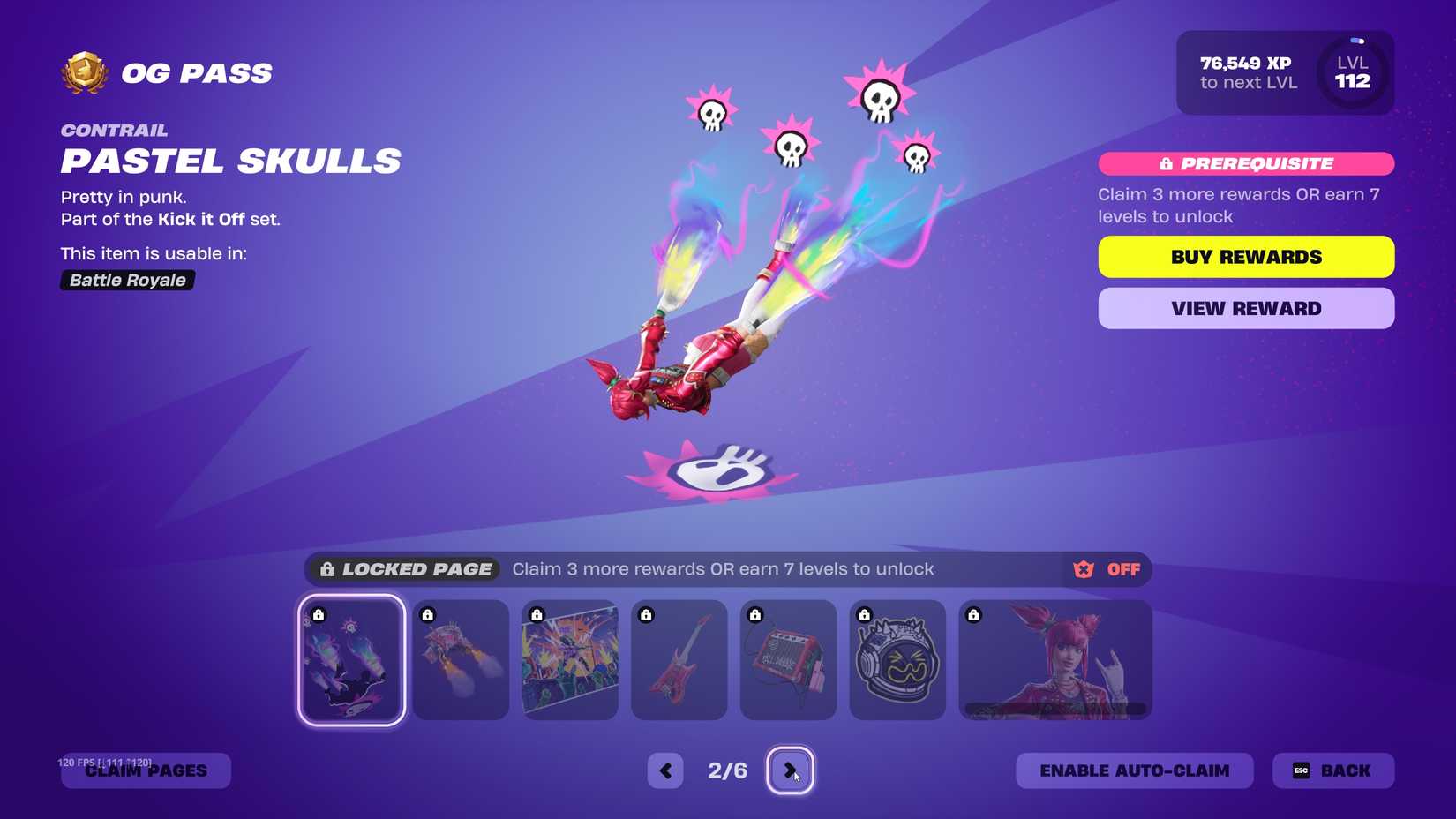Open View Reward
The image size is (1456, 819).
click(1246, 308)
